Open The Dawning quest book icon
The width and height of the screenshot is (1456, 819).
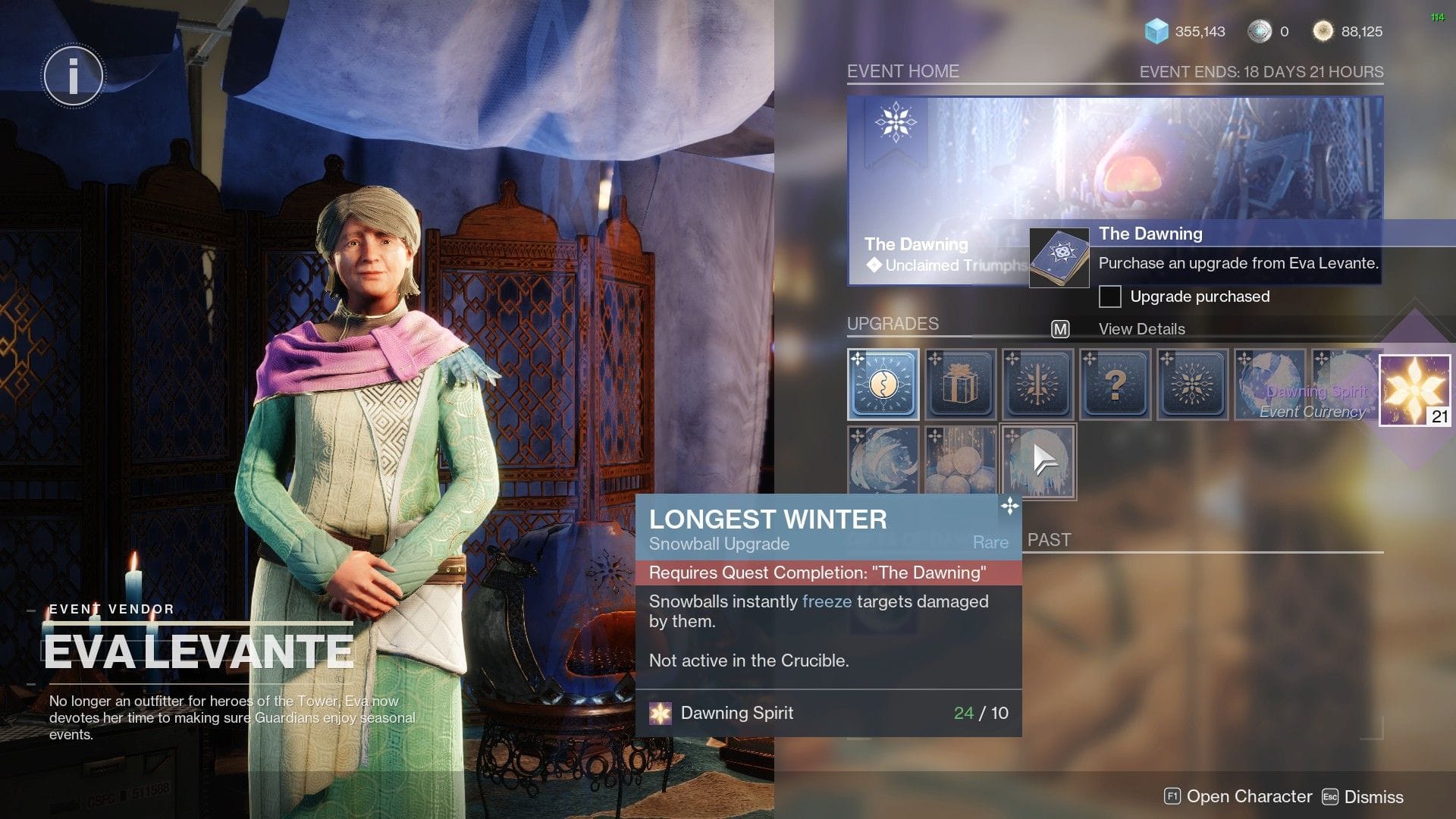click(x=1059, y=258)
